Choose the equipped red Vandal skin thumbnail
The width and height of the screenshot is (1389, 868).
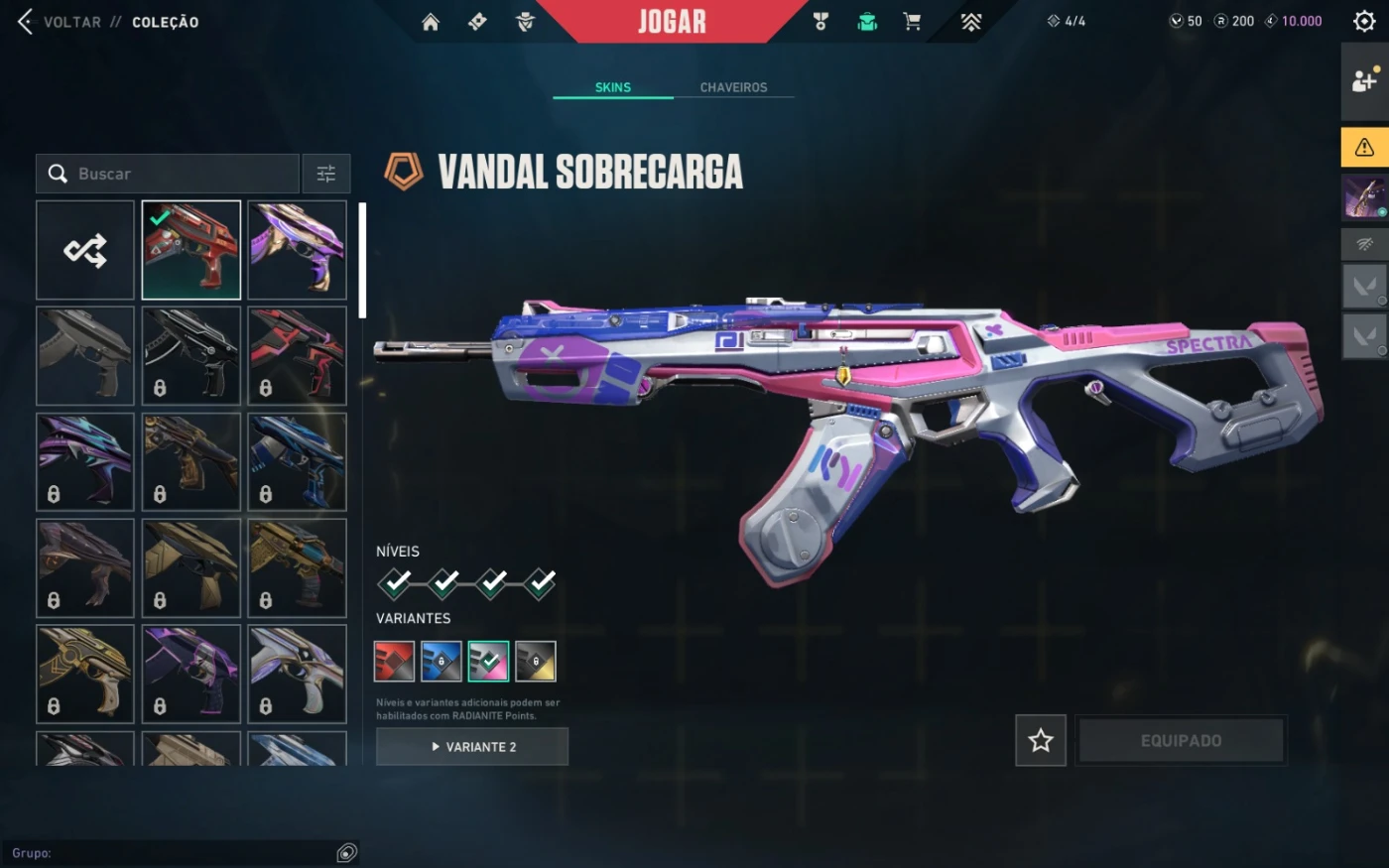pos(191,250)
